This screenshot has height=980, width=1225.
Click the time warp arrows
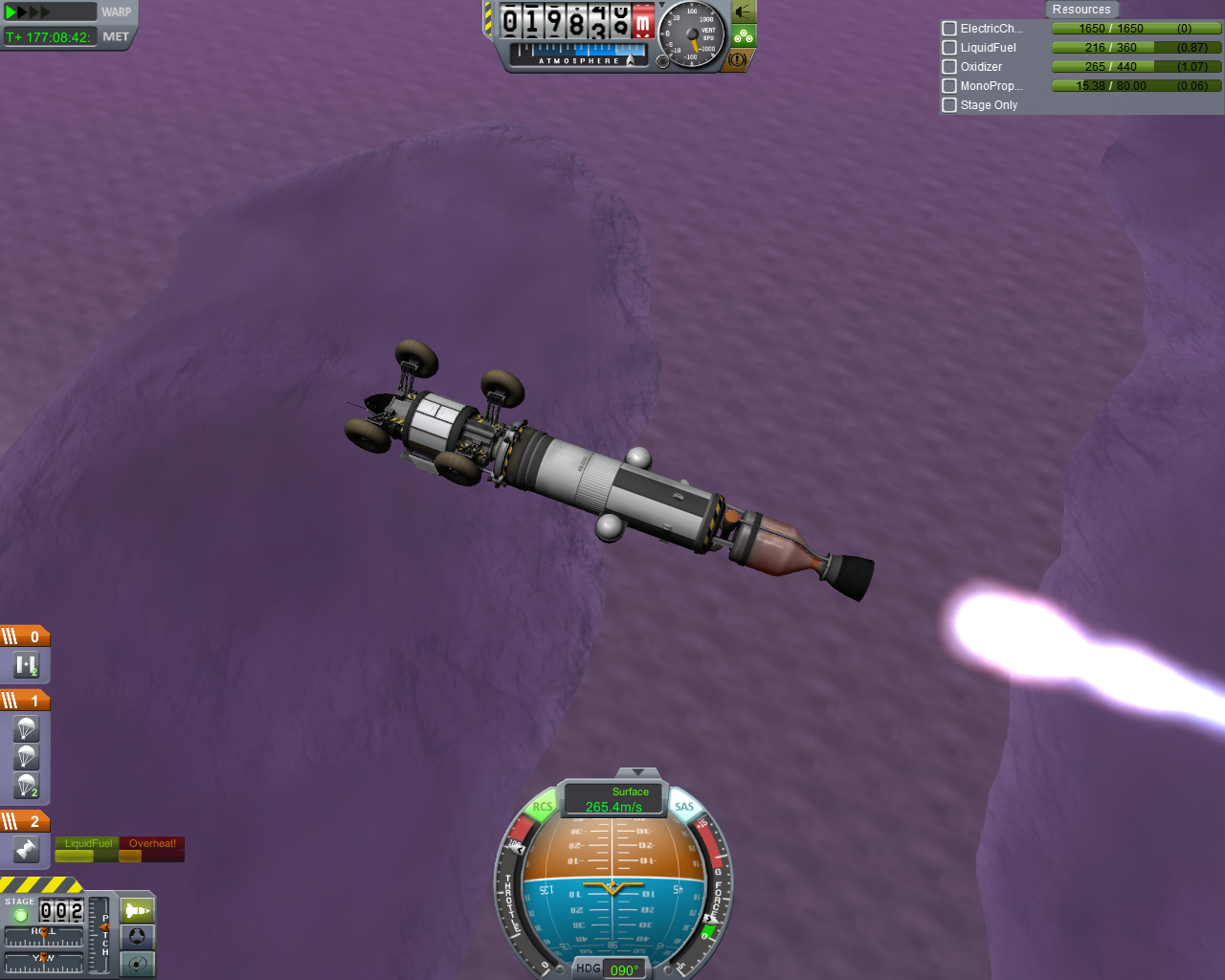[x=29, y=12]
